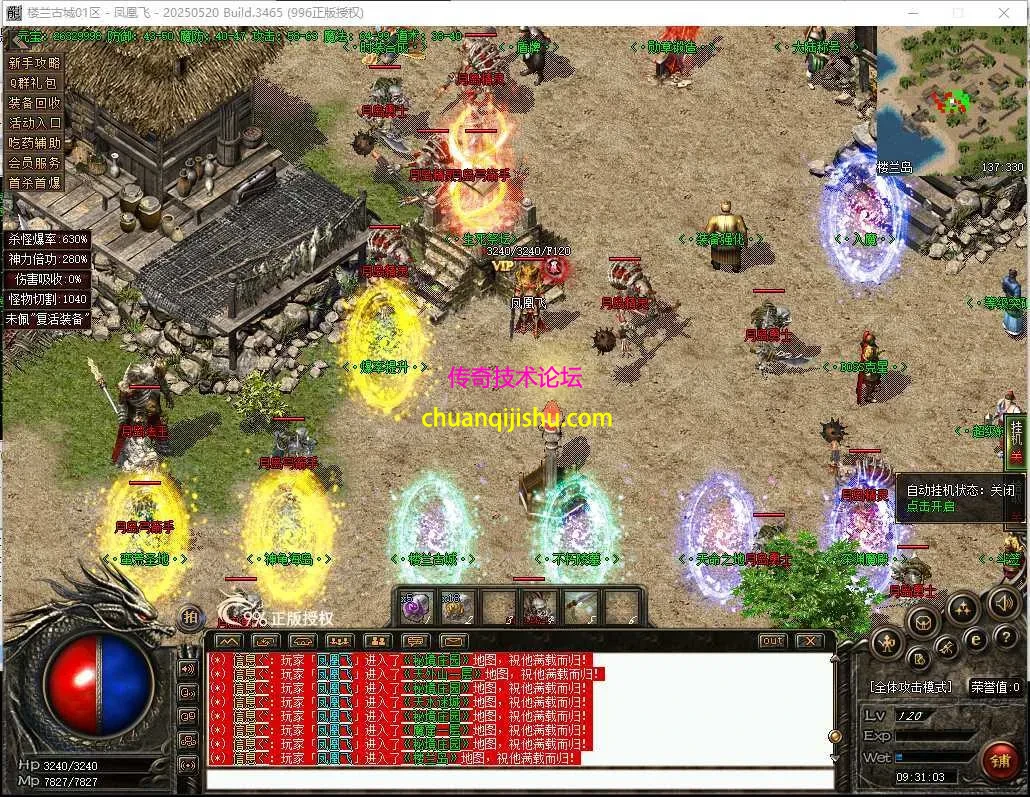Open the 活动入口 events entry
The image size is (1030, 797).
pyautogui.click(x=35, y=122)
